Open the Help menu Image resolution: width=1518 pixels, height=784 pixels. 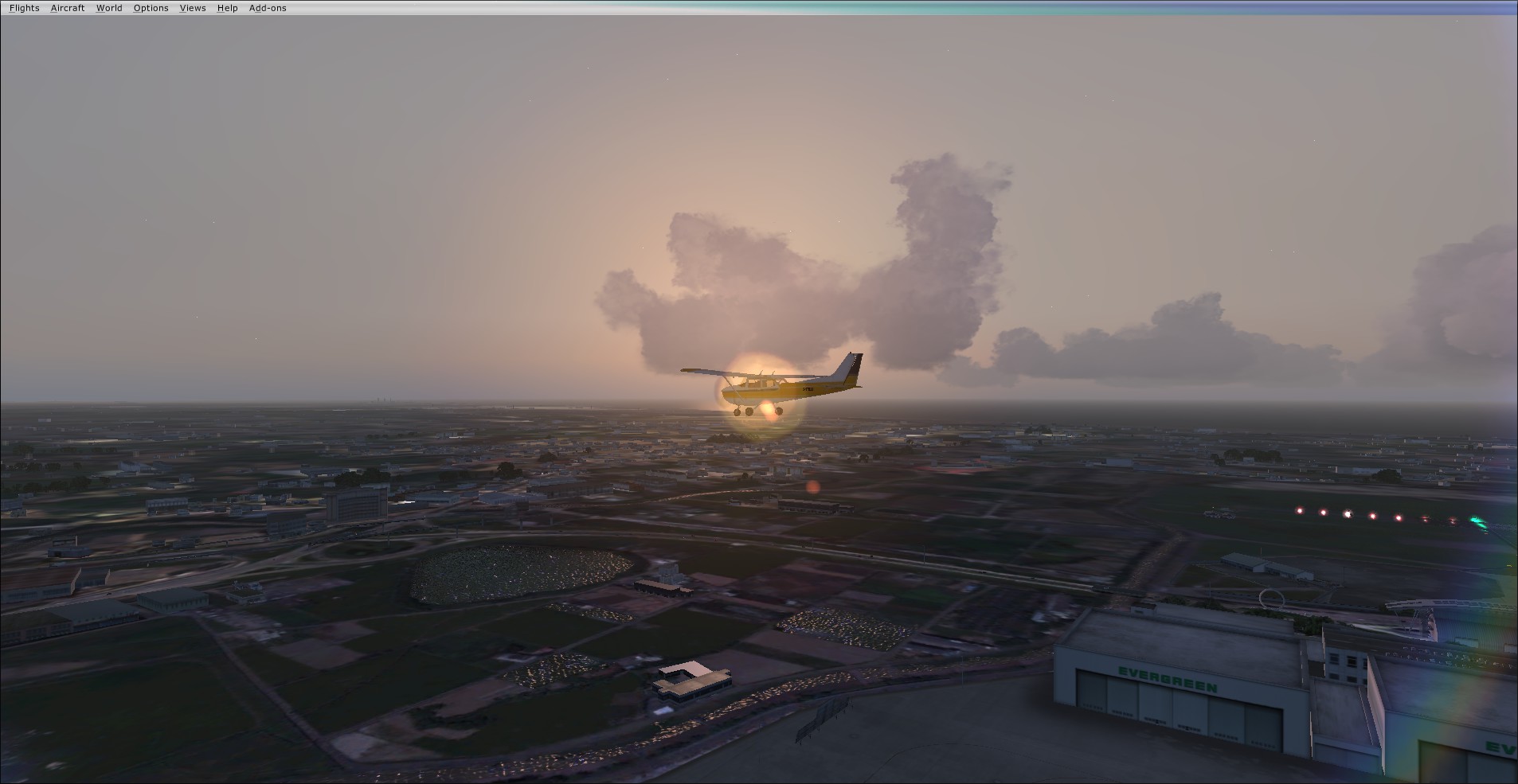[227, 8]
